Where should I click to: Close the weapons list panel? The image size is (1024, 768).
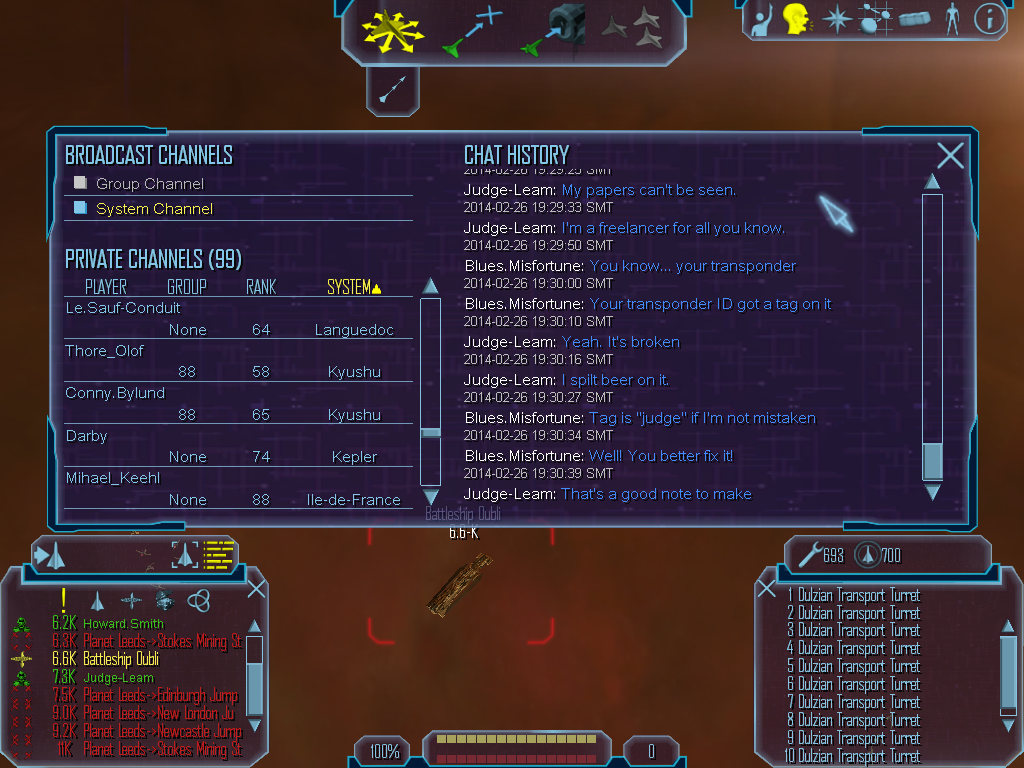(767, 589)
